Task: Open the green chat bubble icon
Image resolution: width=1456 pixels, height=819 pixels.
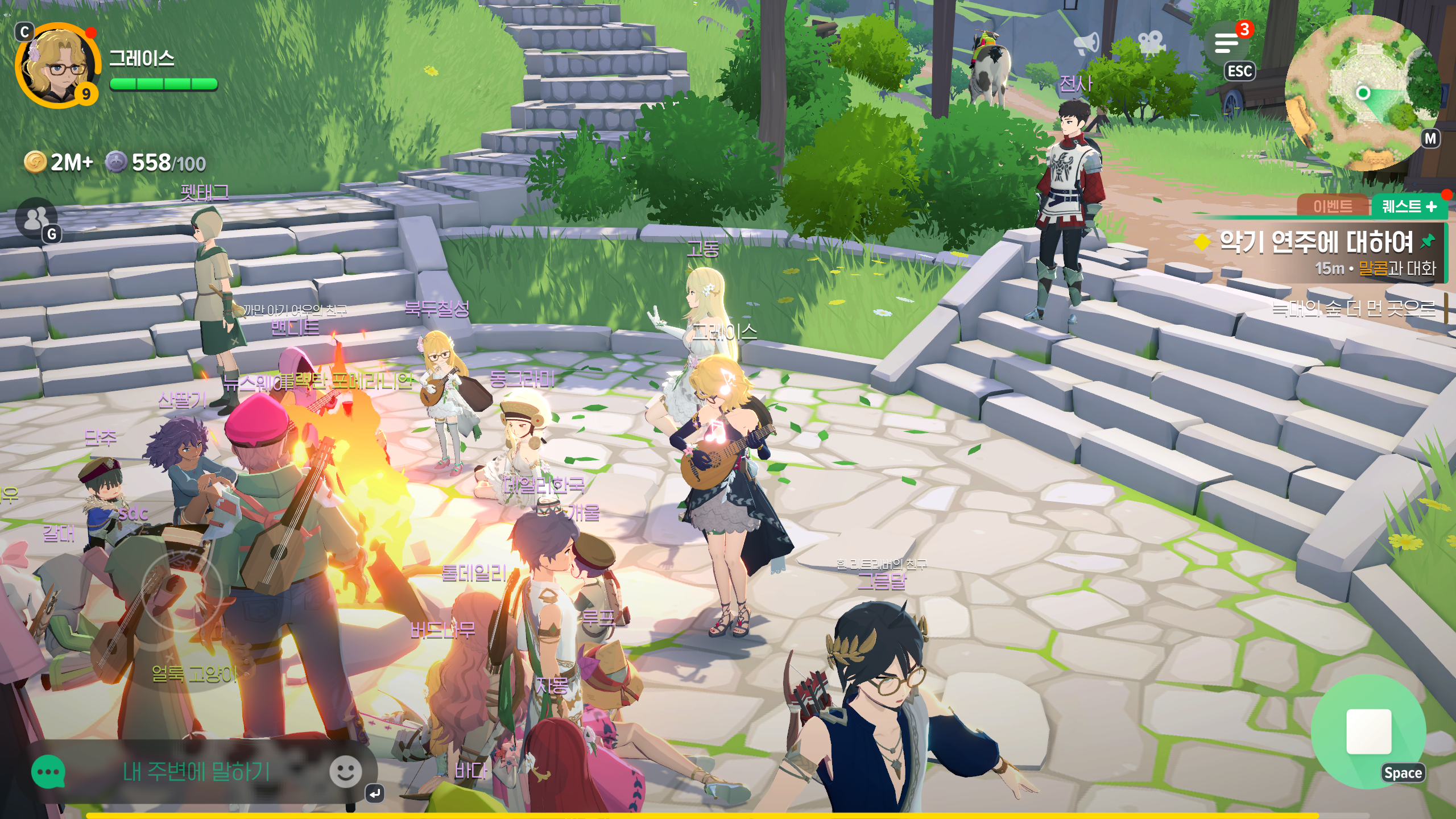Action: pos(48,772)
